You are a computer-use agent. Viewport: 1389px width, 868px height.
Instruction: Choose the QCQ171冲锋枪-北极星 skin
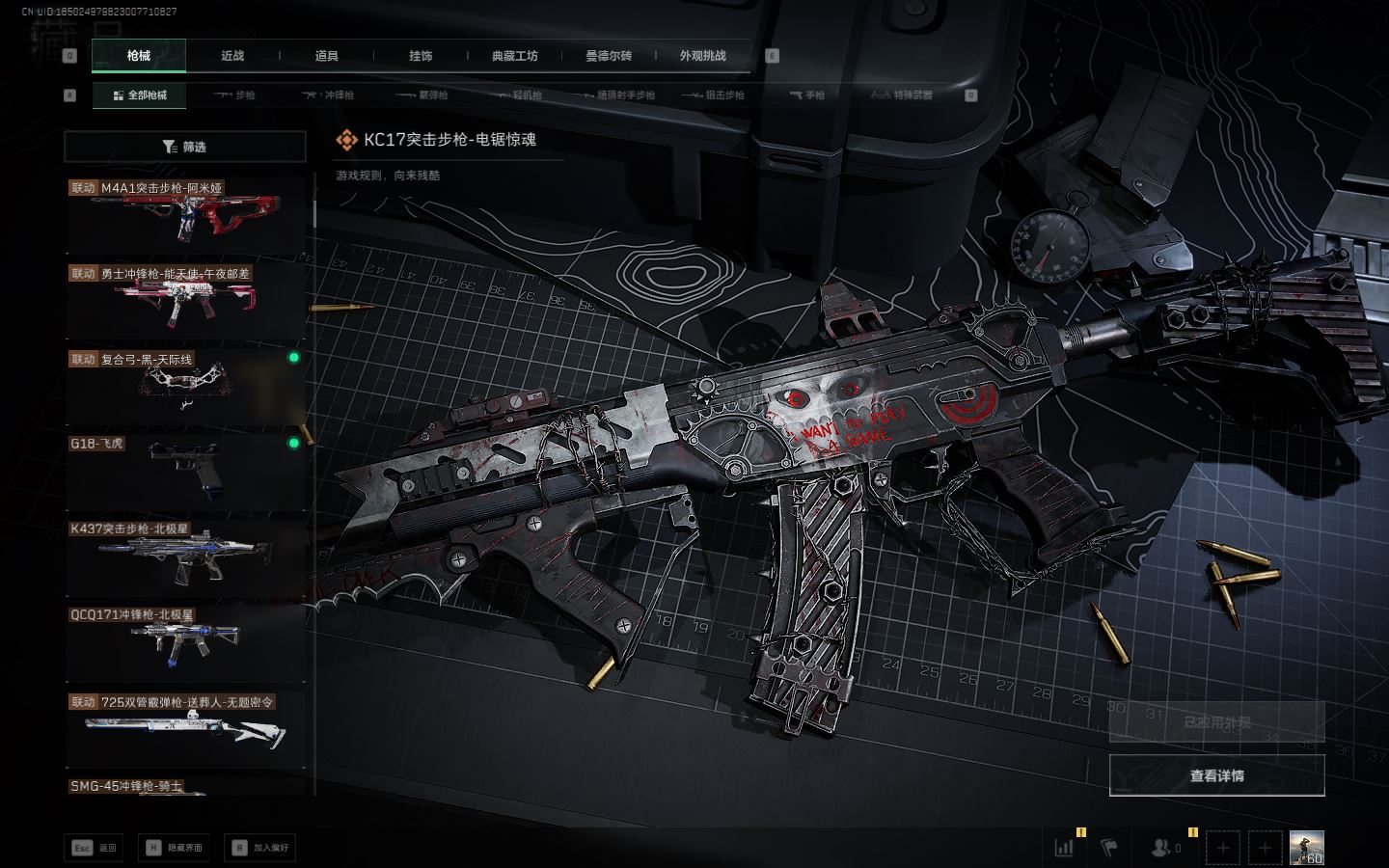(x=186, y=642)
